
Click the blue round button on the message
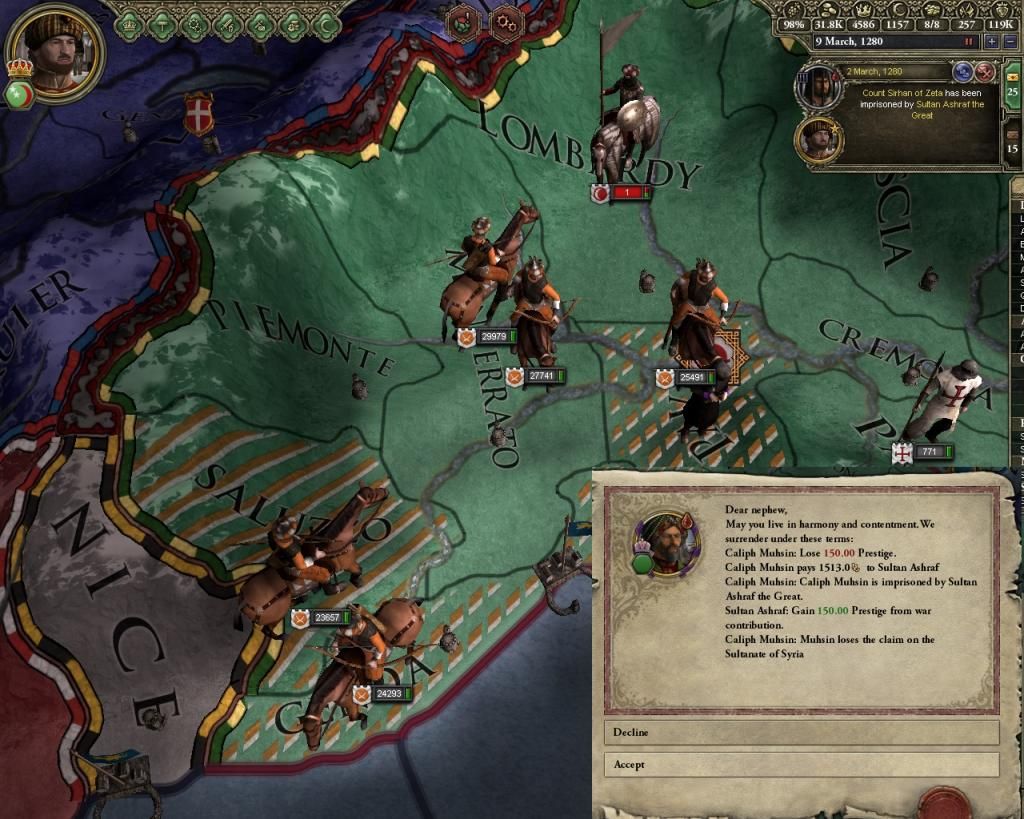(x=964, y=71)
